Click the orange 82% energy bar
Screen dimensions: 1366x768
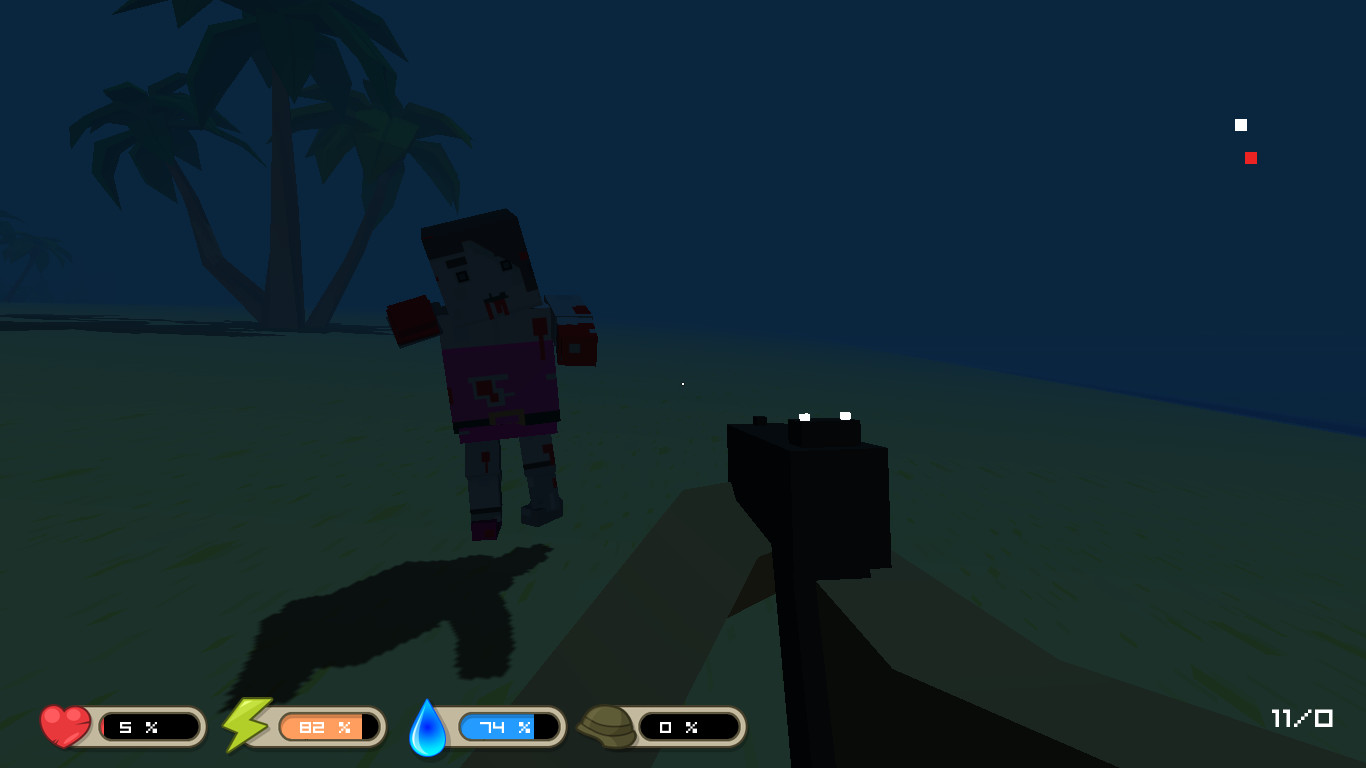point(324,727)
